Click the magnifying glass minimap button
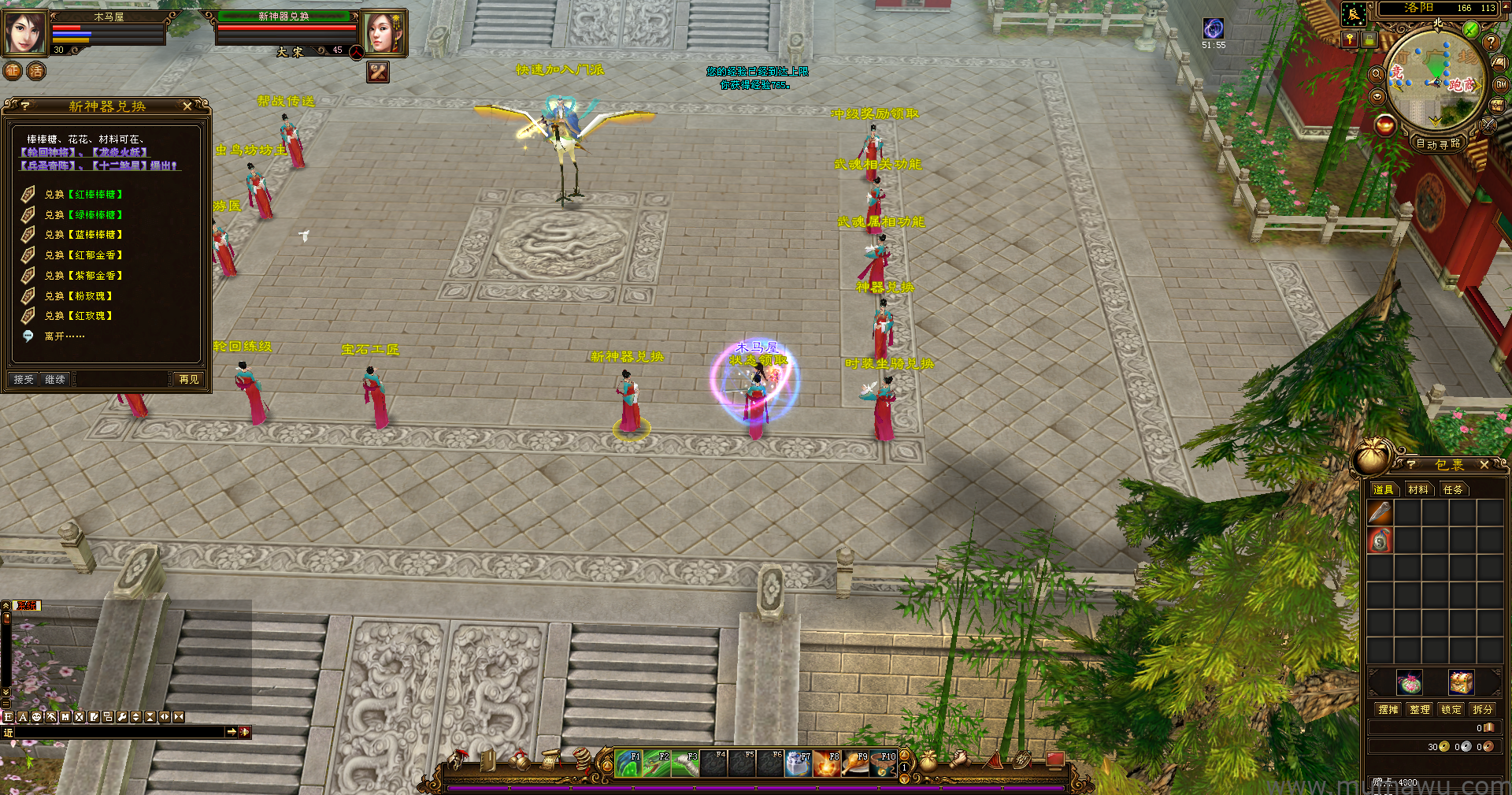This screenshot has width=1512, height=795. pos(1377,74)
